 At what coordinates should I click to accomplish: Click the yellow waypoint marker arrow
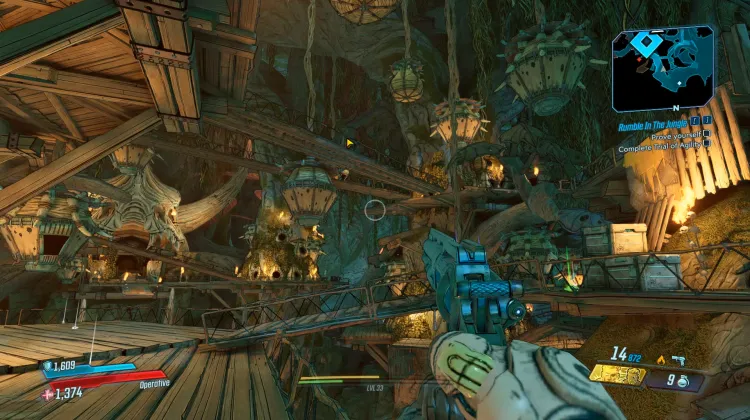pyautogui.click(x=349, y=143)
